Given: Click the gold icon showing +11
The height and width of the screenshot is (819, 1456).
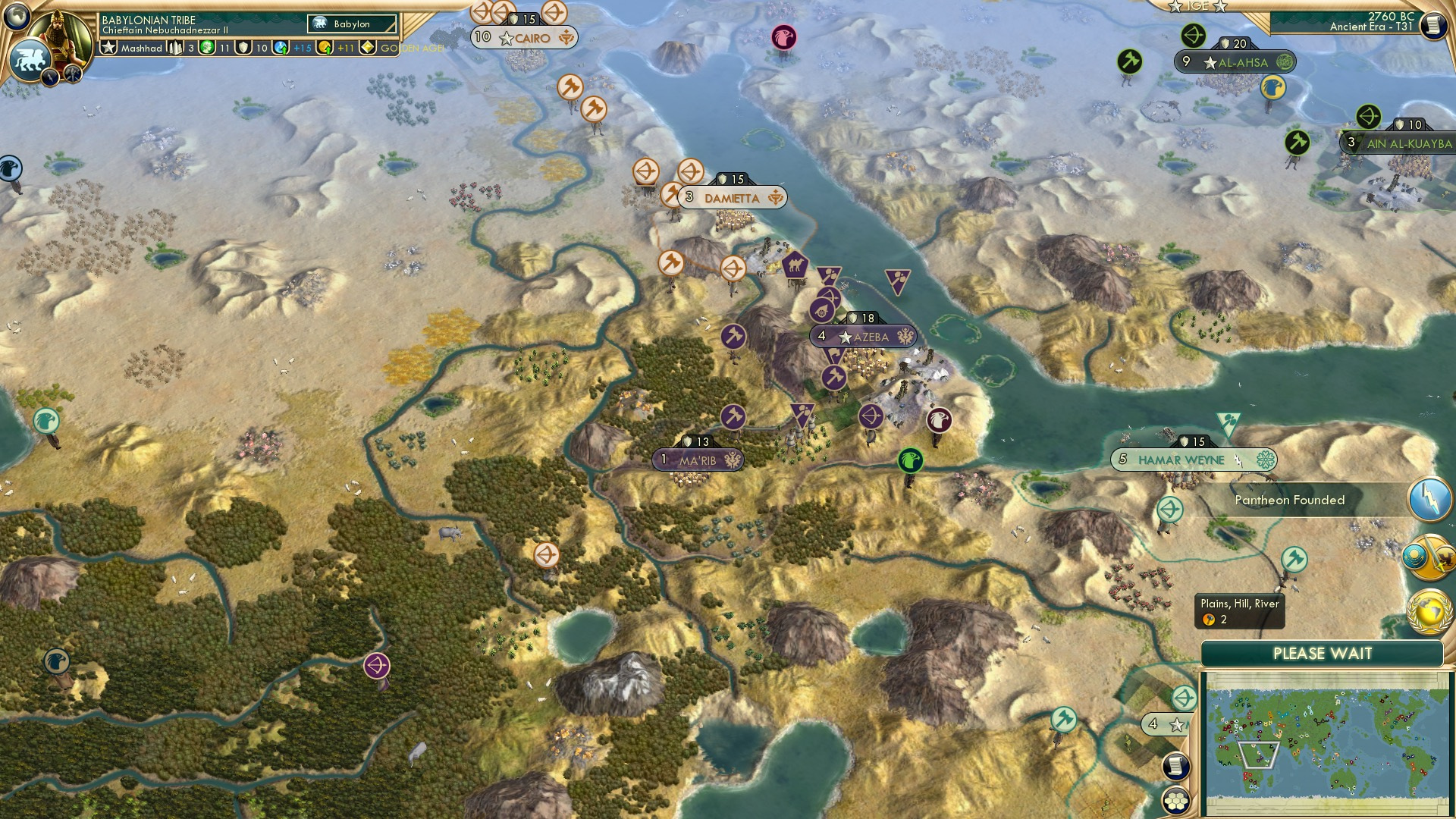Looking at the screenshot, I should pyautogui.click(x=325, y=47).
